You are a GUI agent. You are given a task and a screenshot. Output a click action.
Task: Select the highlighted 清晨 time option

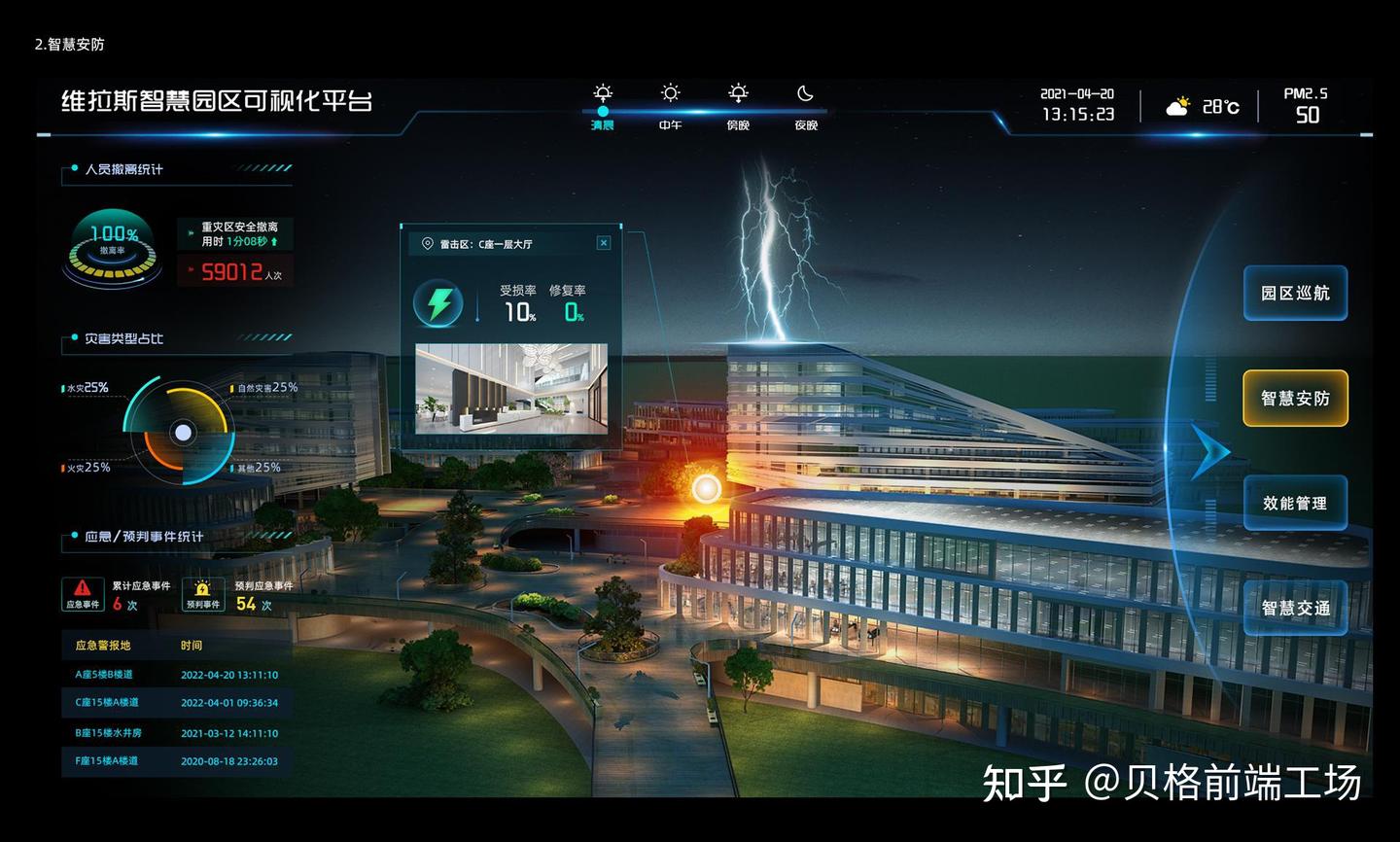point(602,124)
